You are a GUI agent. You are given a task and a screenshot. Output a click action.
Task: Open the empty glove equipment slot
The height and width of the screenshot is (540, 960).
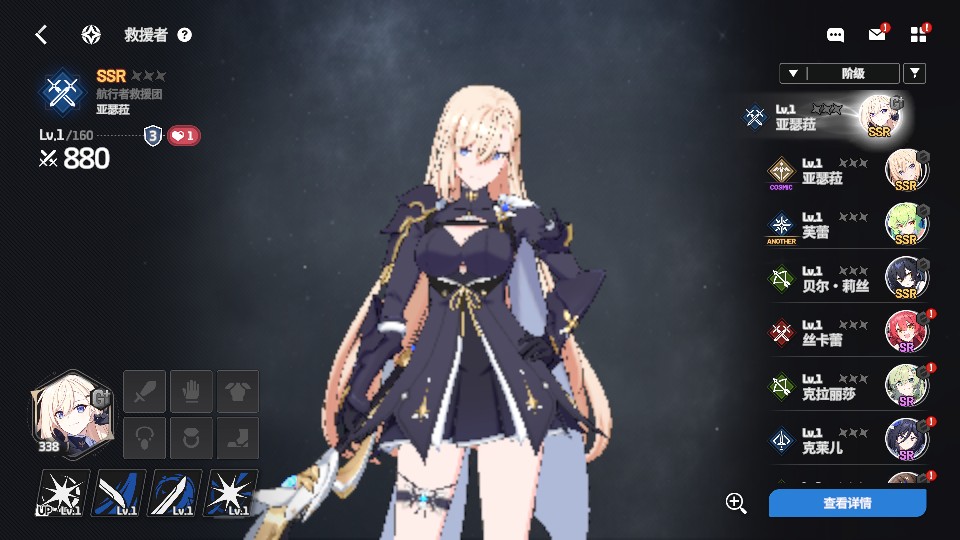tap(190, 390)
